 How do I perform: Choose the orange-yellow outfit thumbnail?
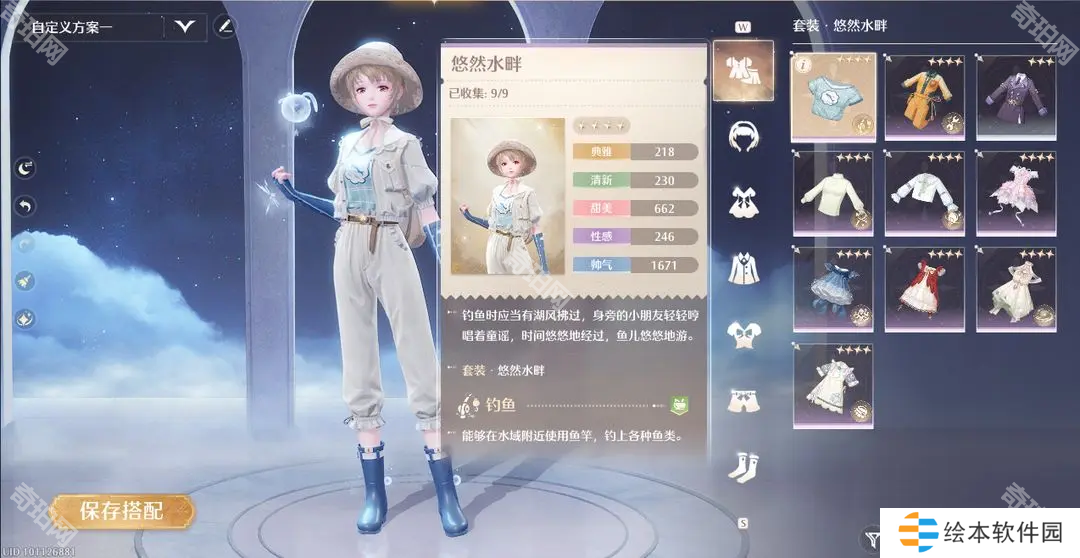coord(924,96)
